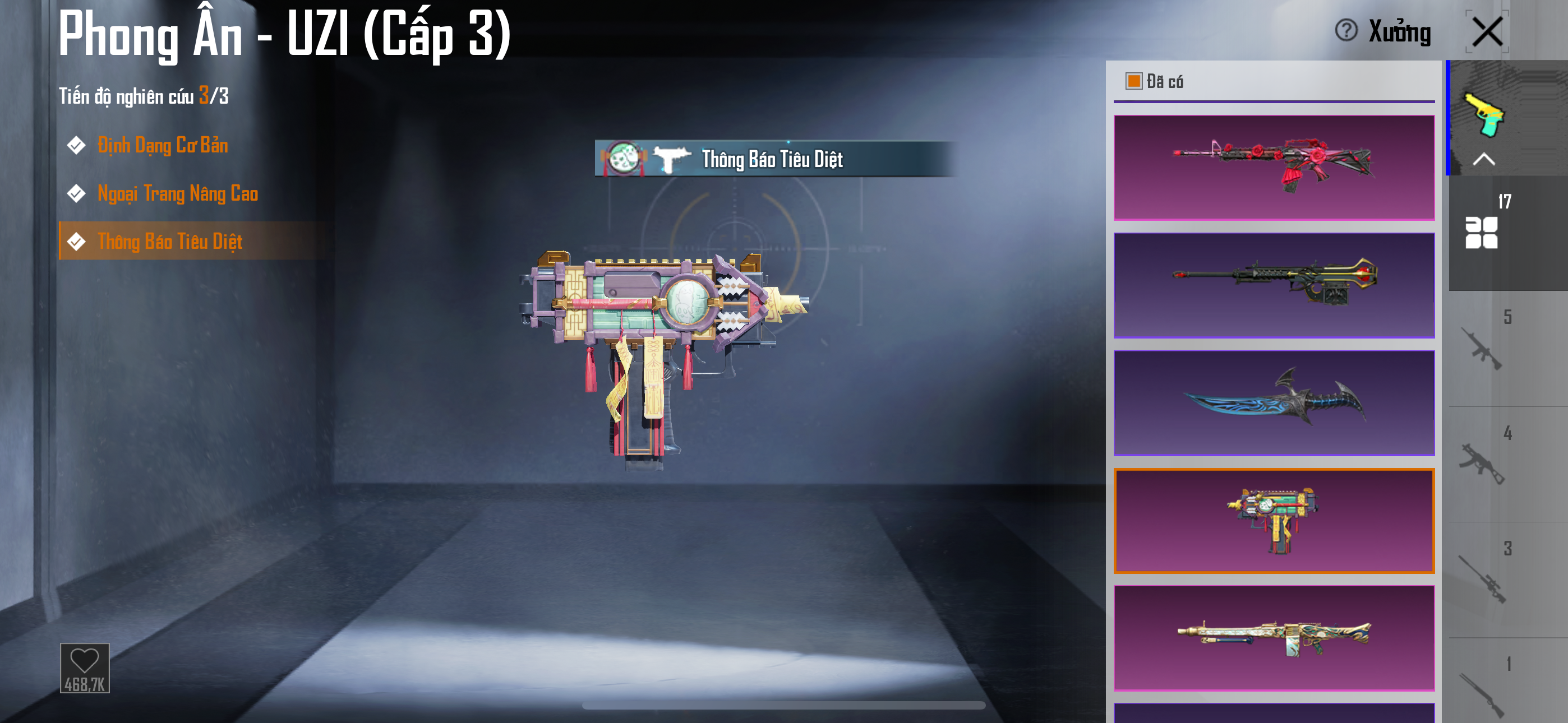Close the weapon workshop screen
The width and height of the screenshot is (1568, 723).
click(x=1487, y=31)
